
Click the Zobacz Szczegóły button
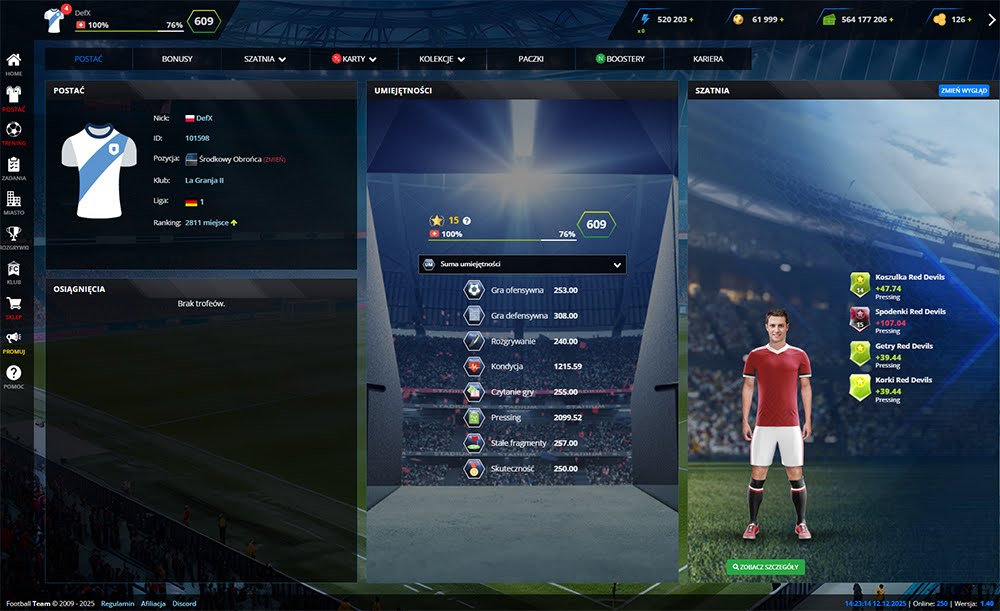click(x=765, y=567)
